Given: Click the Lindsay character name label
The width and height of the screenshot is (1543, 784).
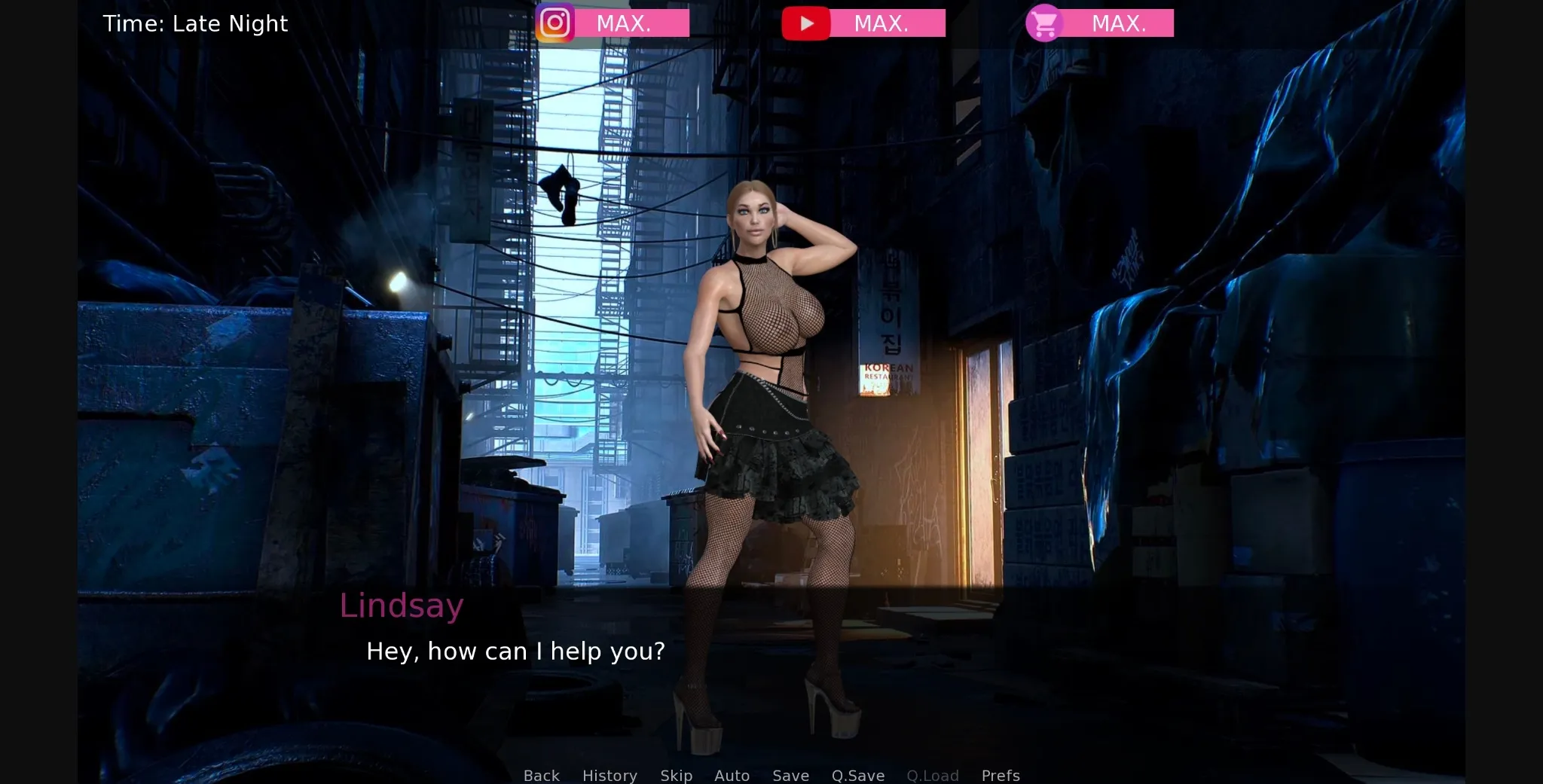Looking at the screenshot, I should (402, 605).
